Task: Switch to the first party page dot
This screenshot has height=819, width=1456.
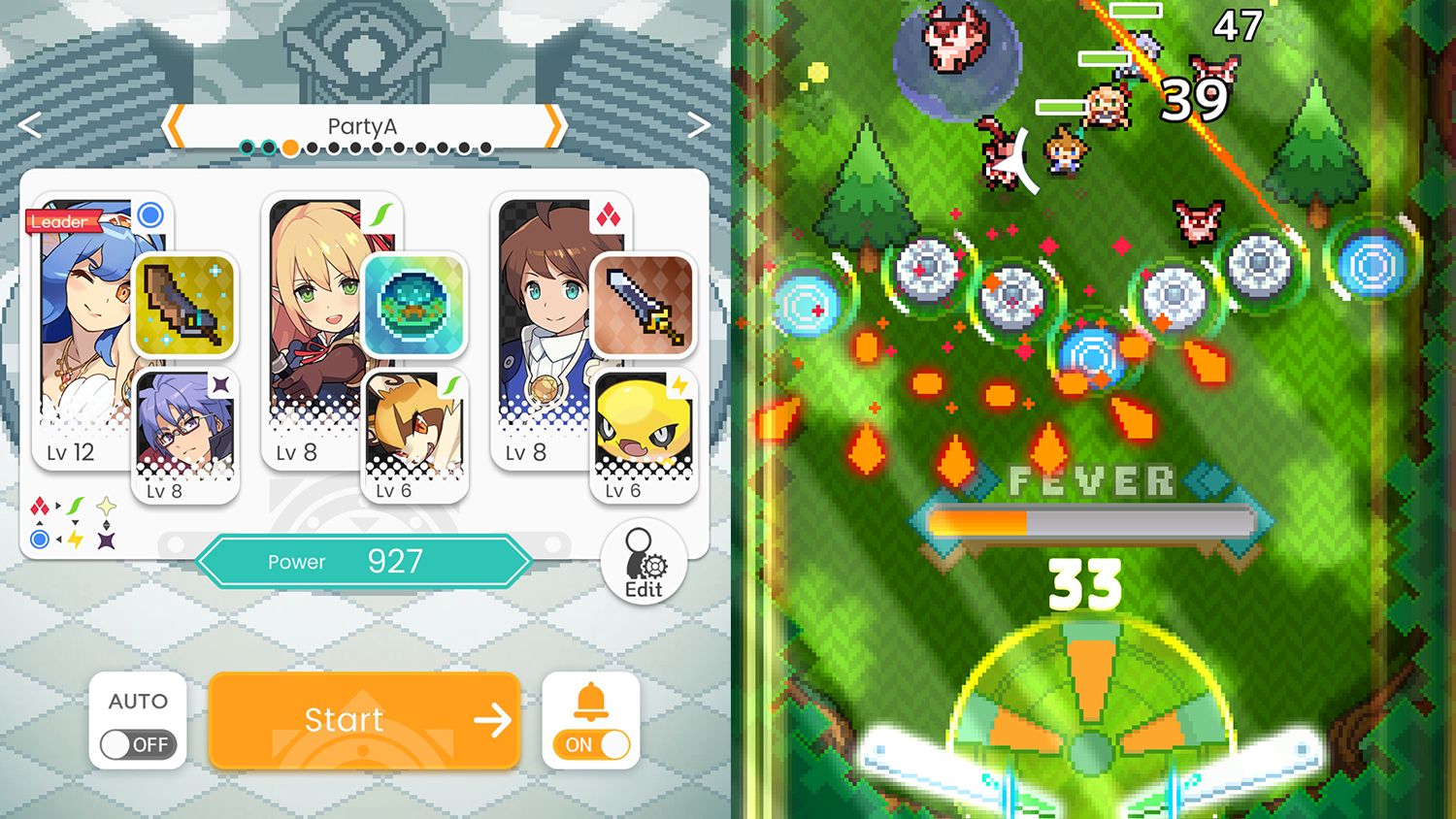Action: click(248, 148)
